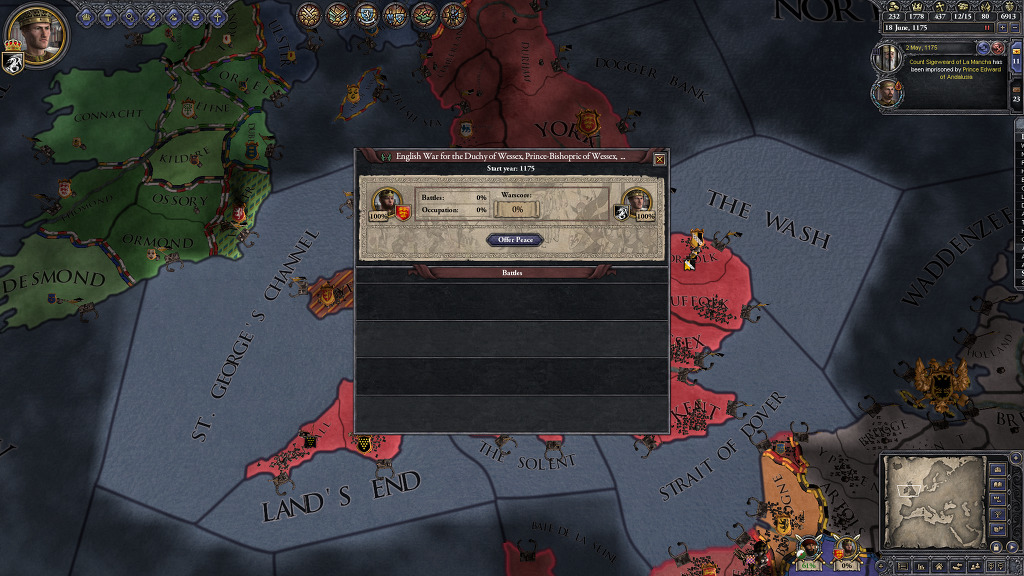Toggle pause on the date bar
This screenshot has height=576, width=1024.
987,28
